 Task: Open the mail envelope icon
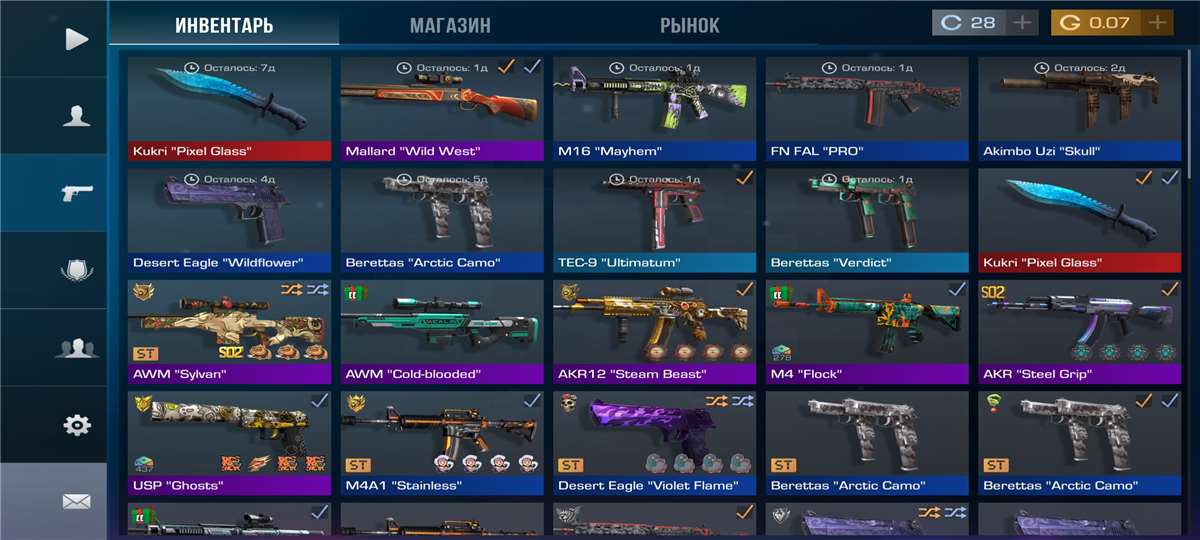pyautogui.click(x=76, y=502)
